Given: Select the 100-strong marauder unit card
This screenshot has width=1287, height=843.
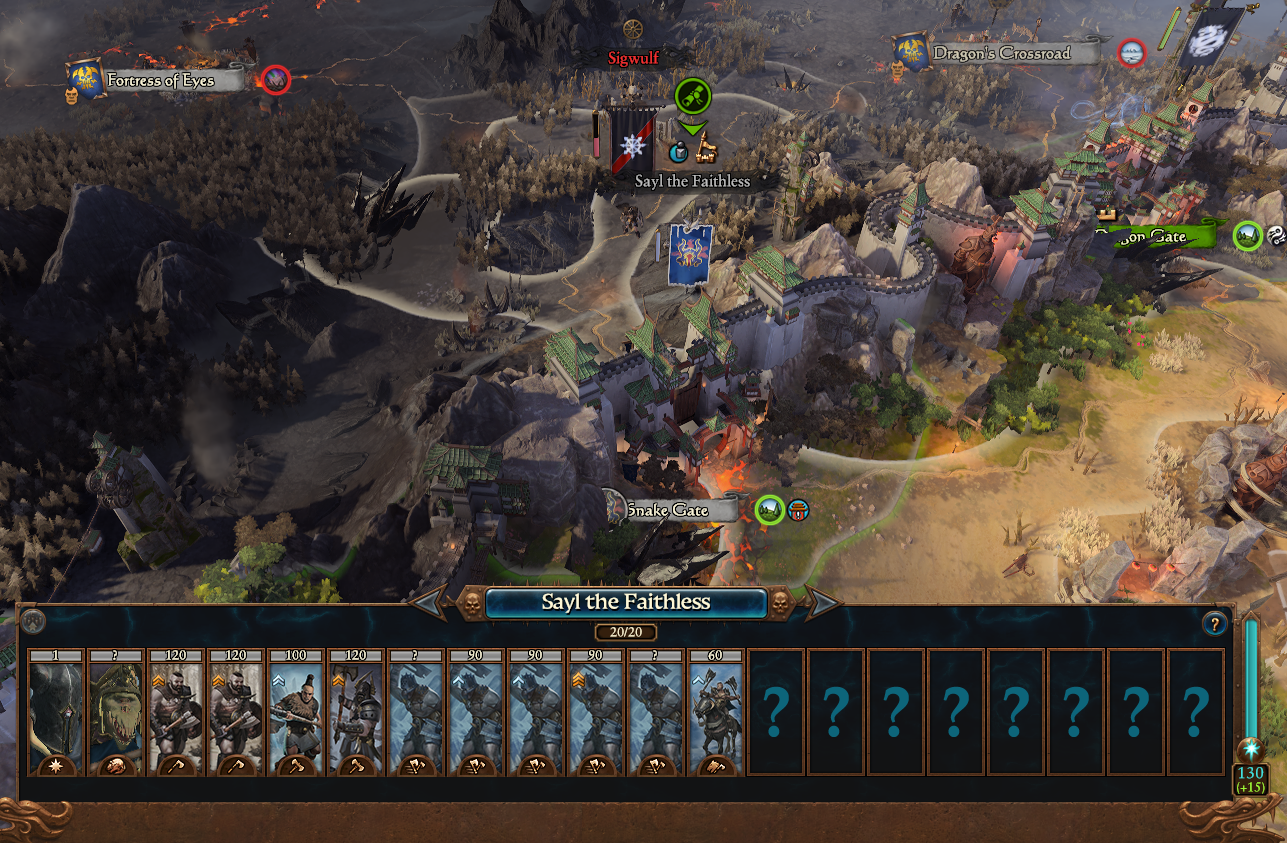Looking at the screenshot, I should (x=295, y=712).
